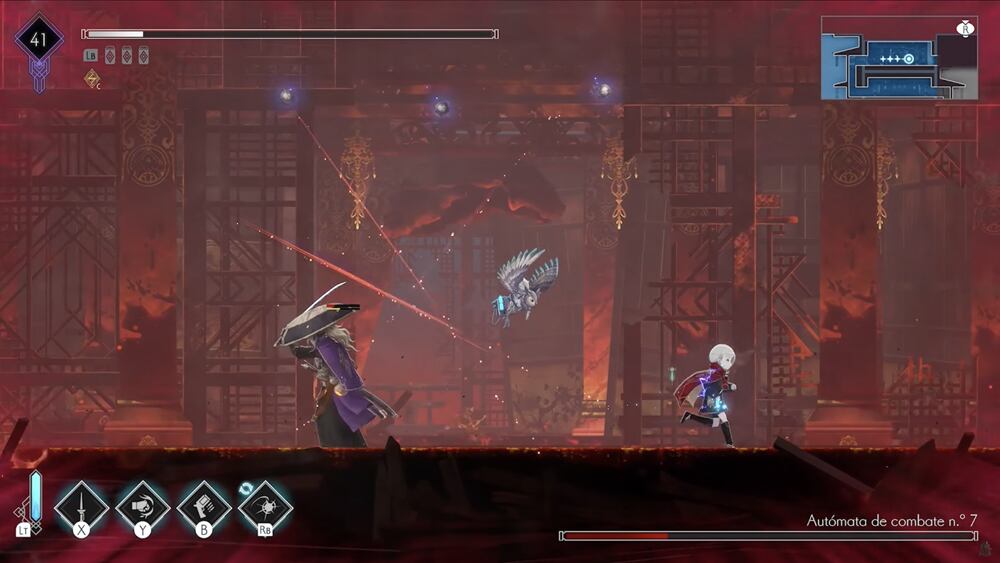
Task: Trigger the spiked burst skill icon
Action: 265,505
